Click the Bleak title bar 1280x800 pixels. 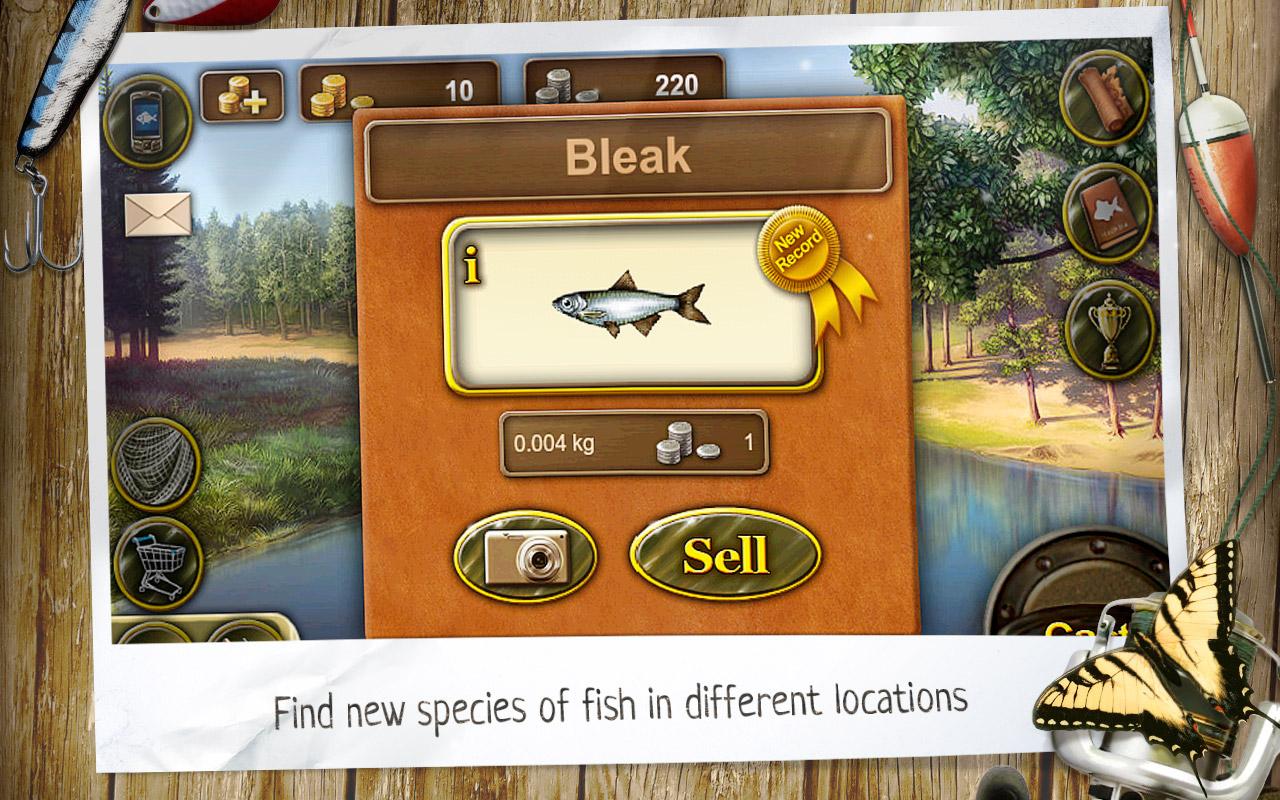click(x=631, y=155)
